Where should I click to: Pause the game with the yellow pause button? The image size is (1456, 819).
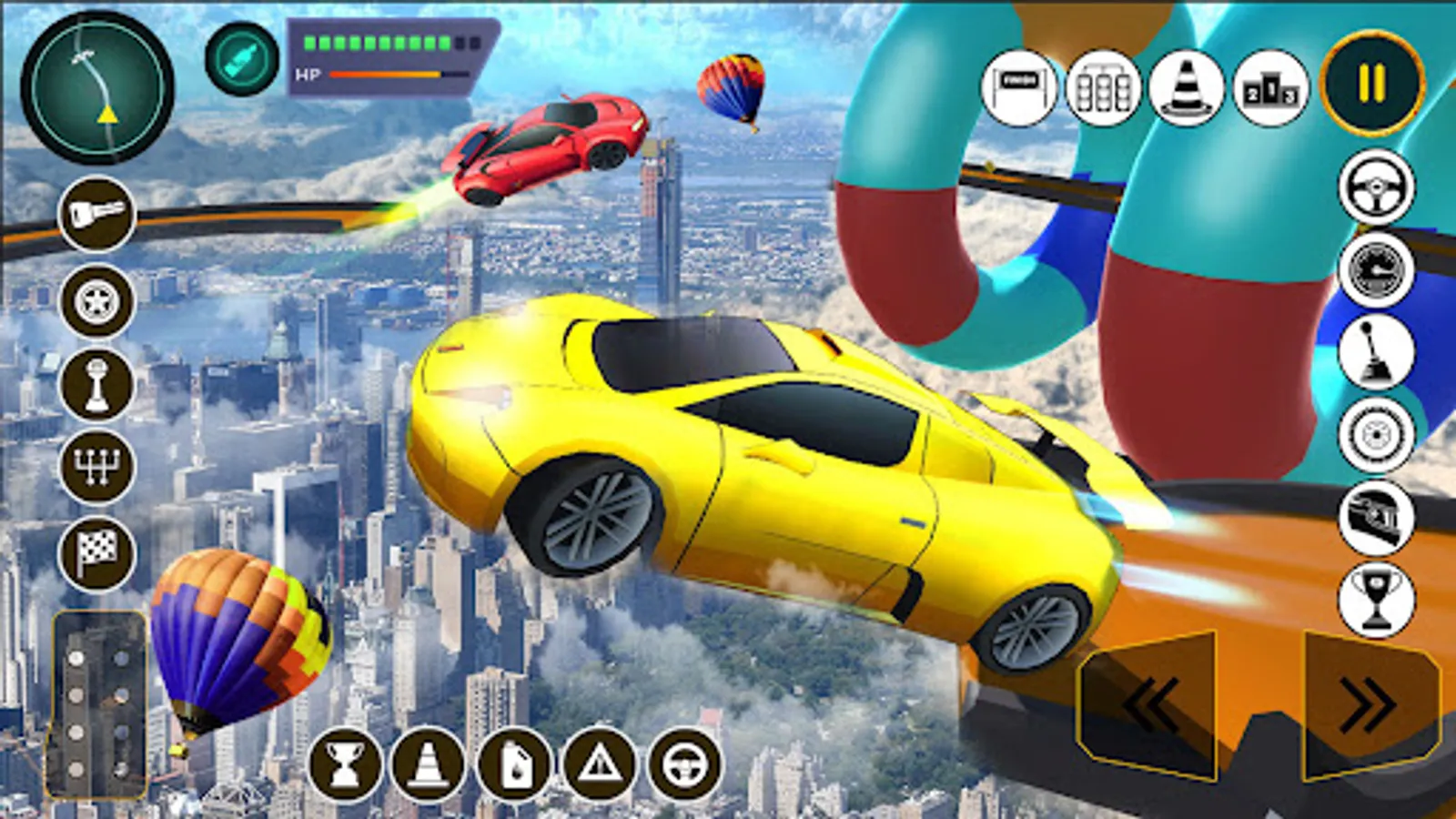tap(1371, 84)
